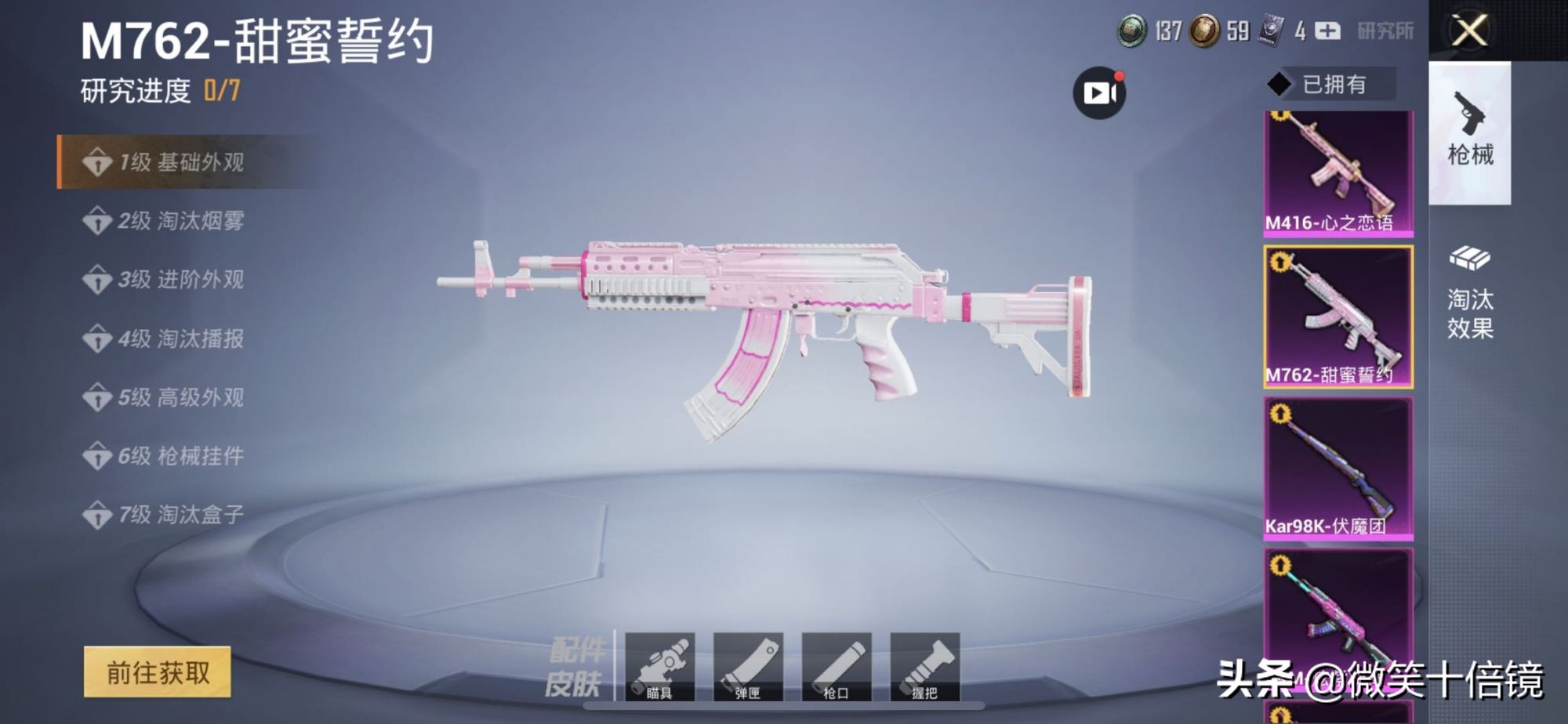Play the skin preview video
Image resolution: width=1568 pixels, height=724 pixels.
tap(1099, 93)
